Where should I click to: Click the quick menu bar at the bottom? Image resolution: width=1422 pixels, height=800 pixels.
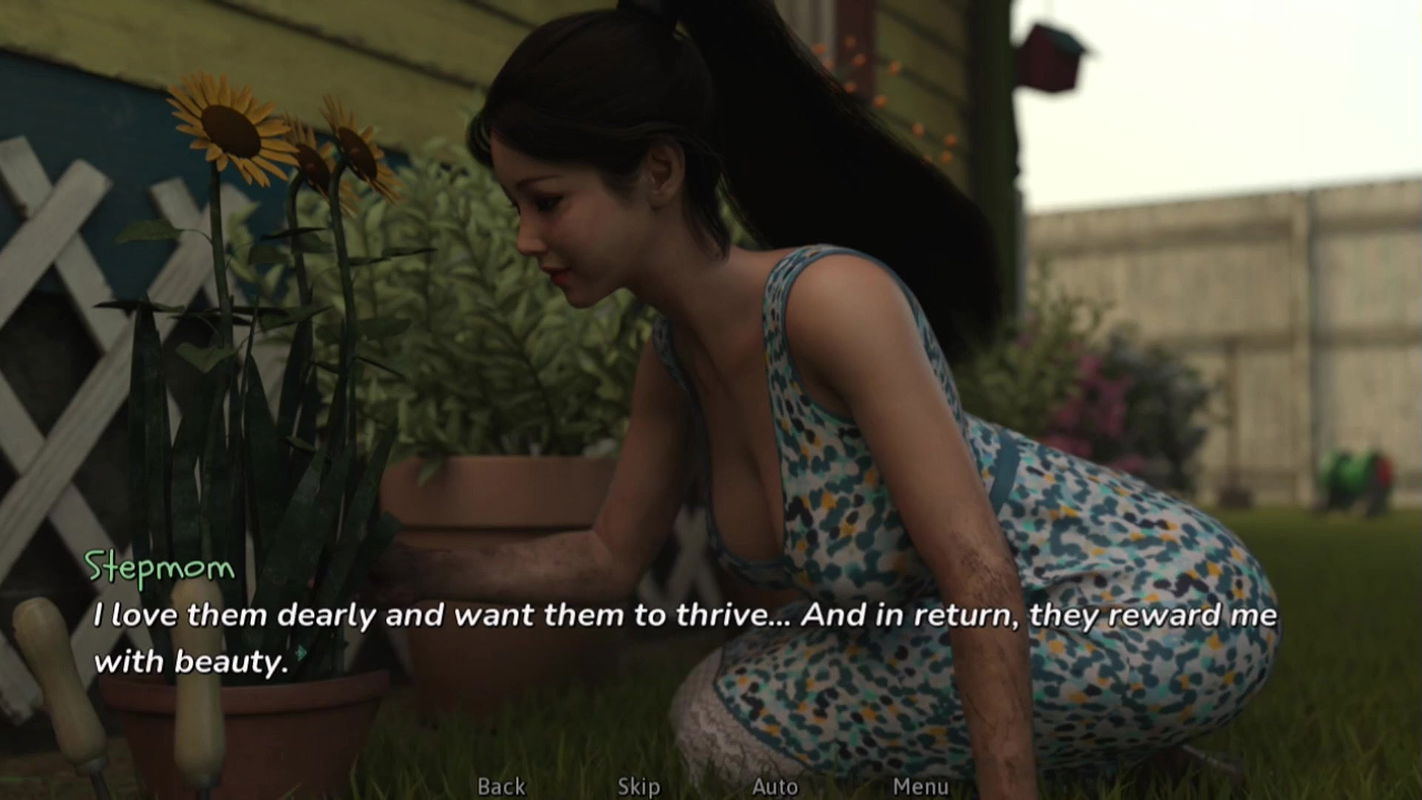tap(710, 787)
